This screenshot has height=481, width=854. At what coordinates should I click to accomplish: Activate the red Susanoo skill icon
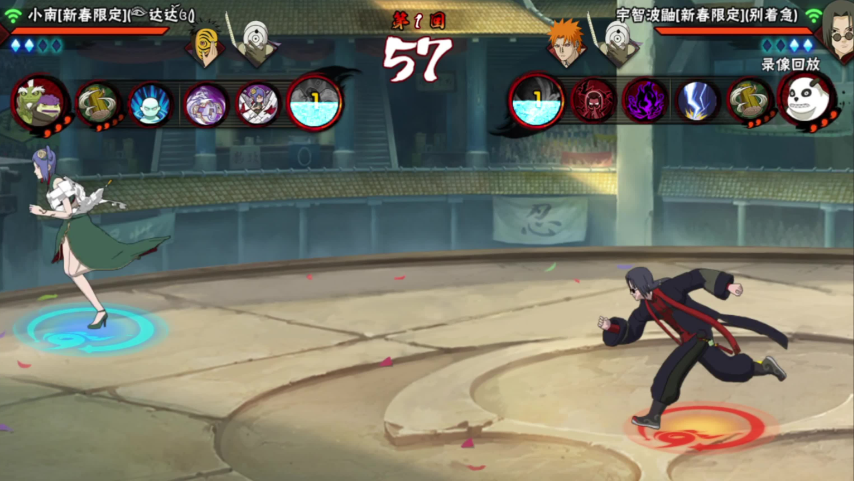(x=592, y=101)
